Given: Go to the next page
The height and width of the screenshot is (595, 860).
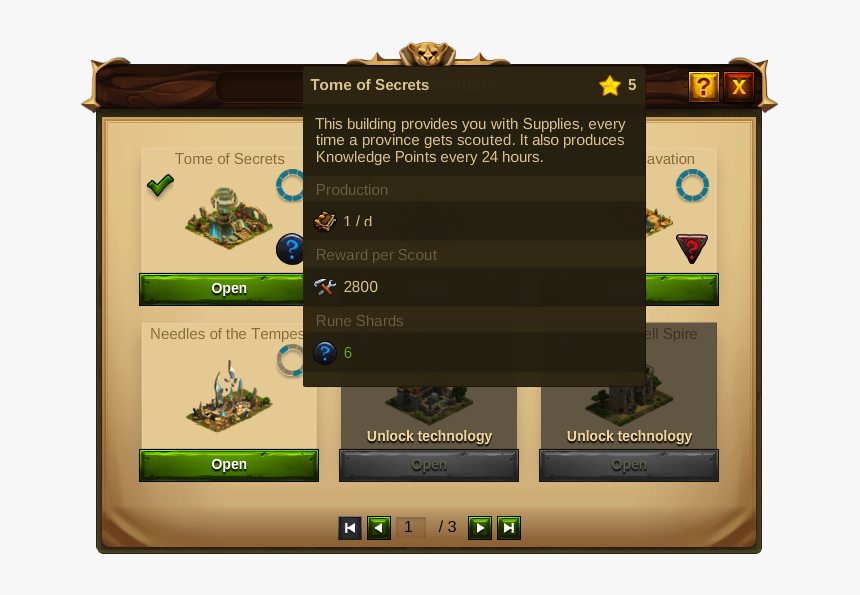Looking at the screenshot, I should pos(480,528).
